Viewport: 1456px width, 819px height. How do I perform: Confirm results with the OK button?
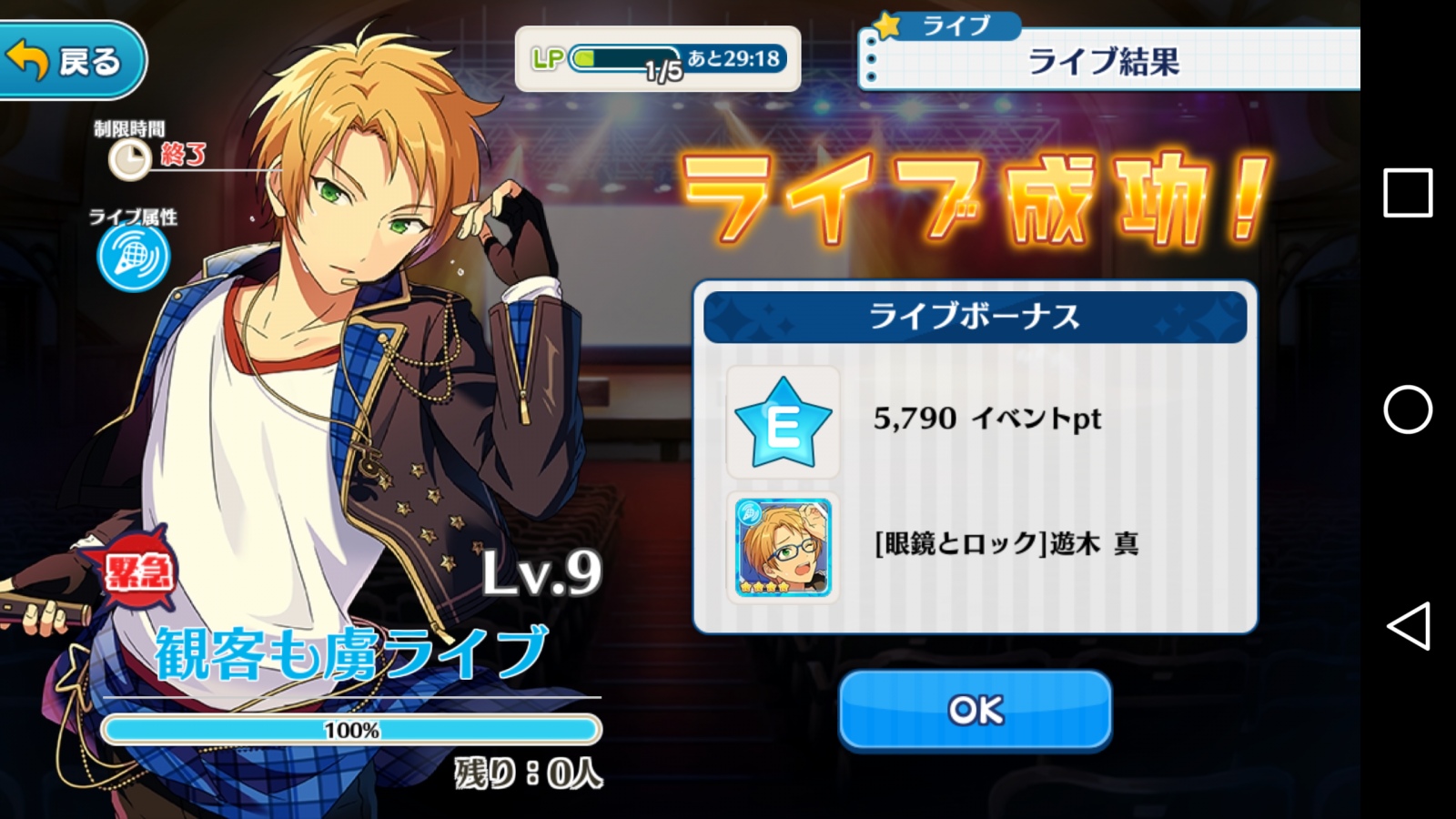point(975,710)
